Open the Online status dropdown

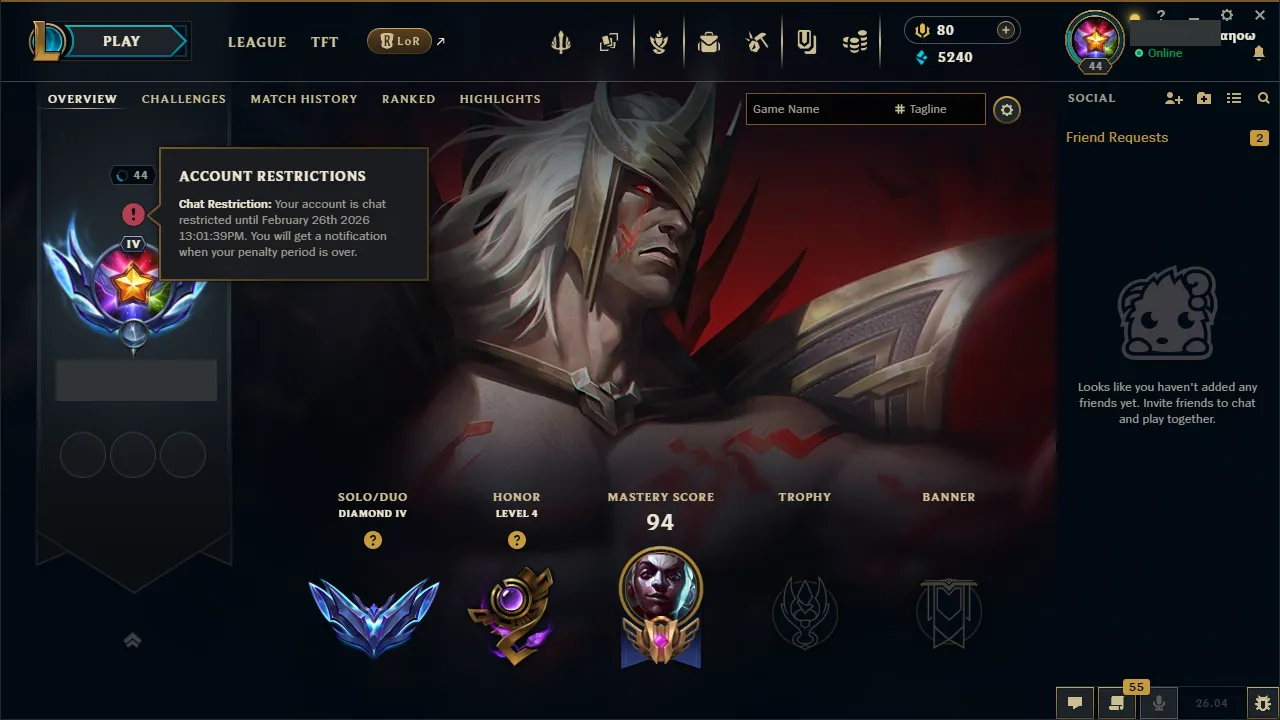[x=1166, y=53]
